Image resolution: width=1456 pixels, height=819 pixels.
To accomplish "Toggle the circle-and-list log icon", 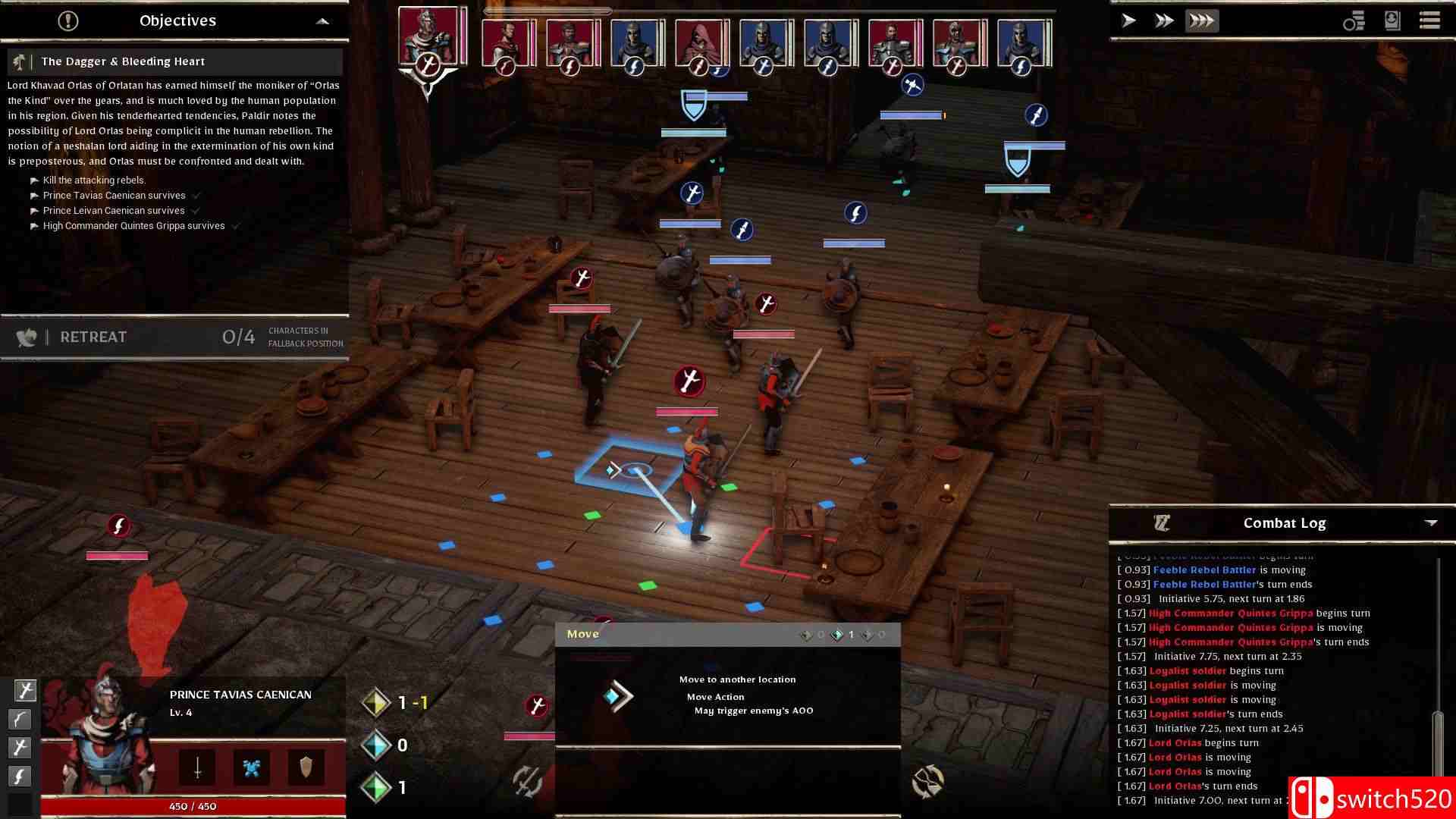I will pyautogui.click(x=1354, y=21).
